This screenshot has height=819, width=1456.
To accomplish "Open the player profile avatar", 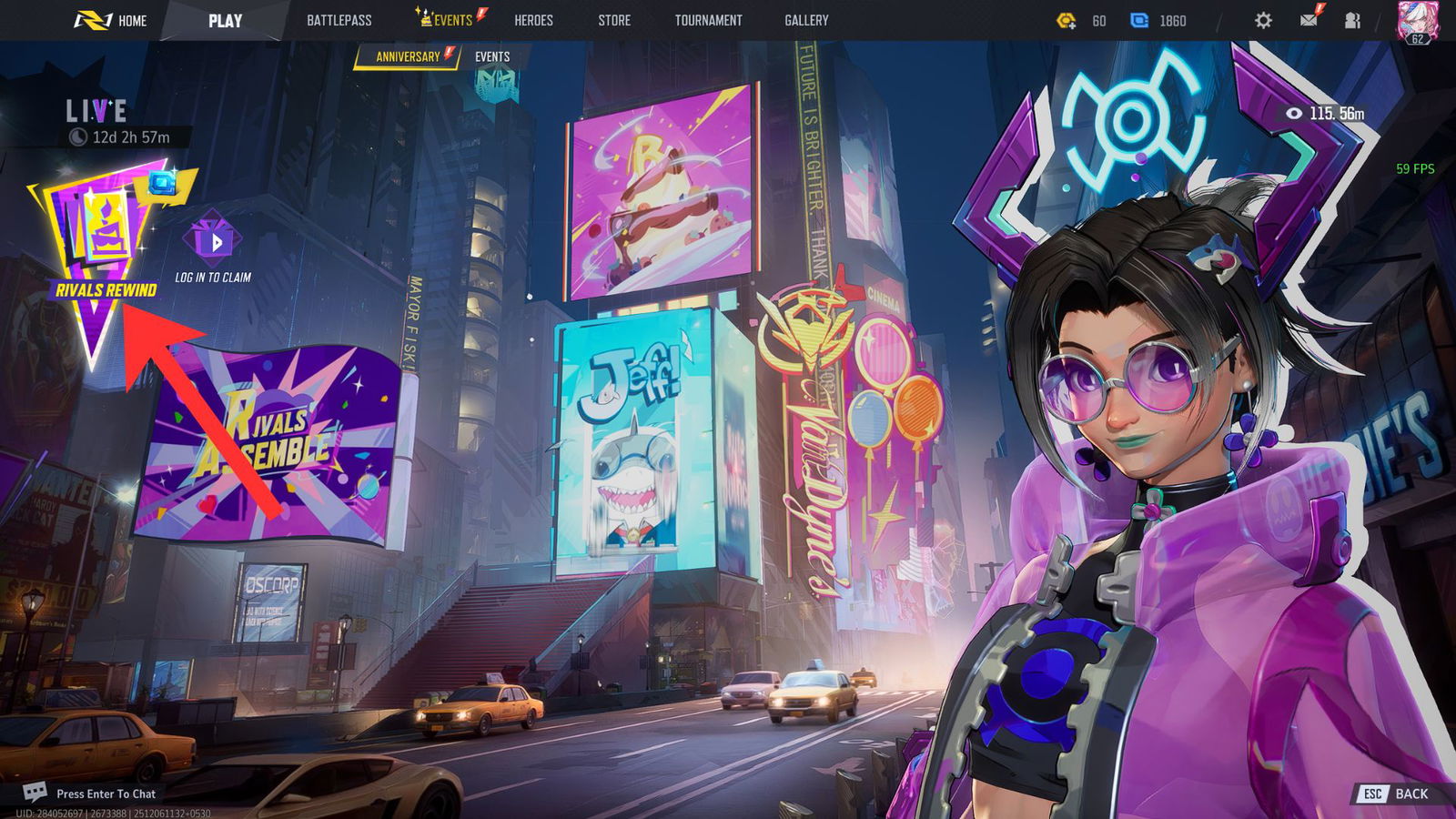I will tap(1416, 20).
